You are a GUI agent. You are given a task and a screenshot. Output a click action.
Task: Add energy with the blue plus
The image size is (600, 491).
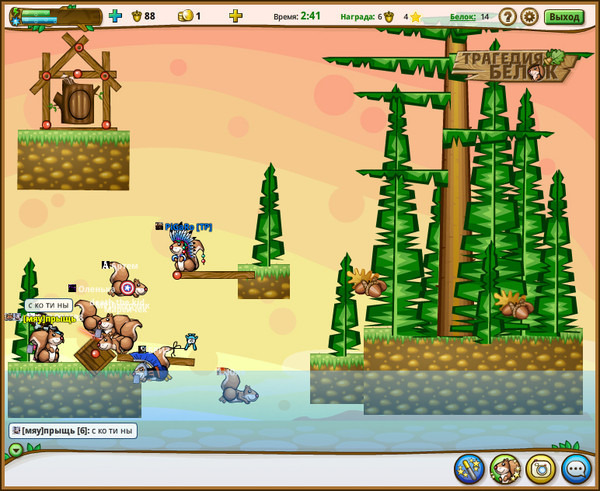click(x=115, y=16)
